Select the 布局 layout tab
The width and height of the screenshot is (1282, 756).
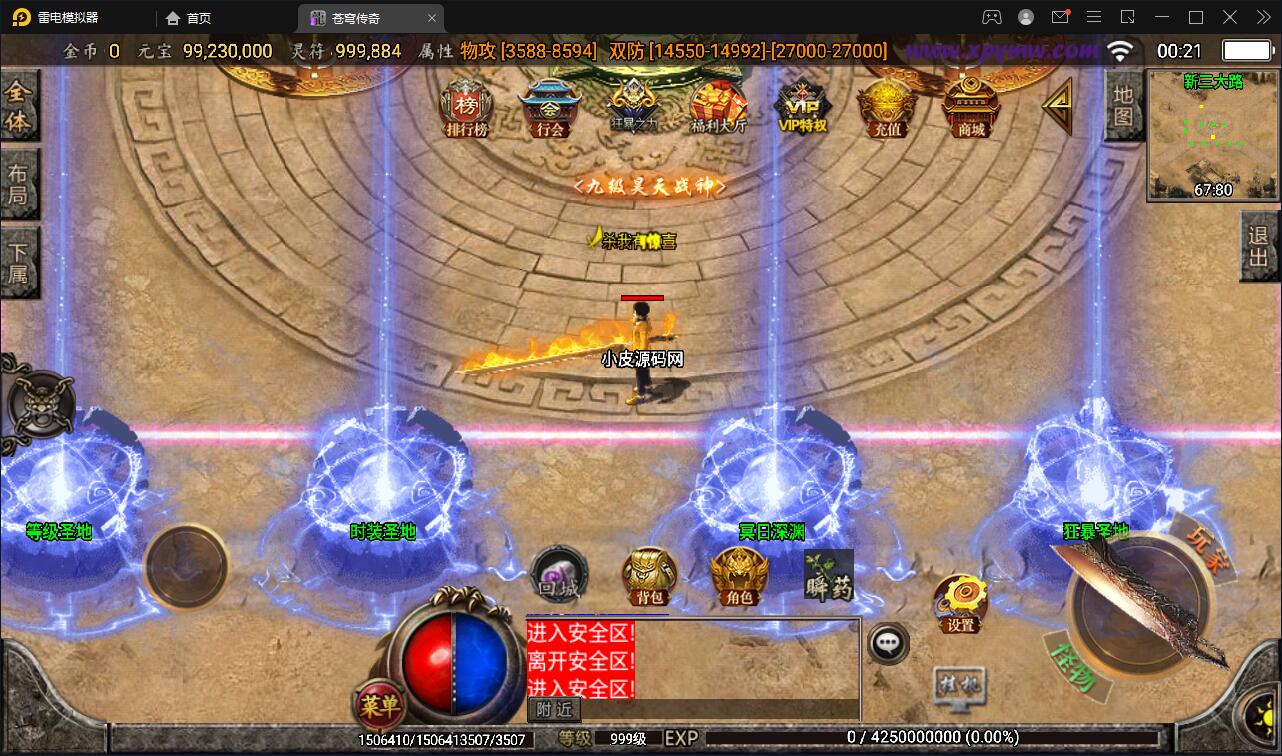click(x=19, y=183)
